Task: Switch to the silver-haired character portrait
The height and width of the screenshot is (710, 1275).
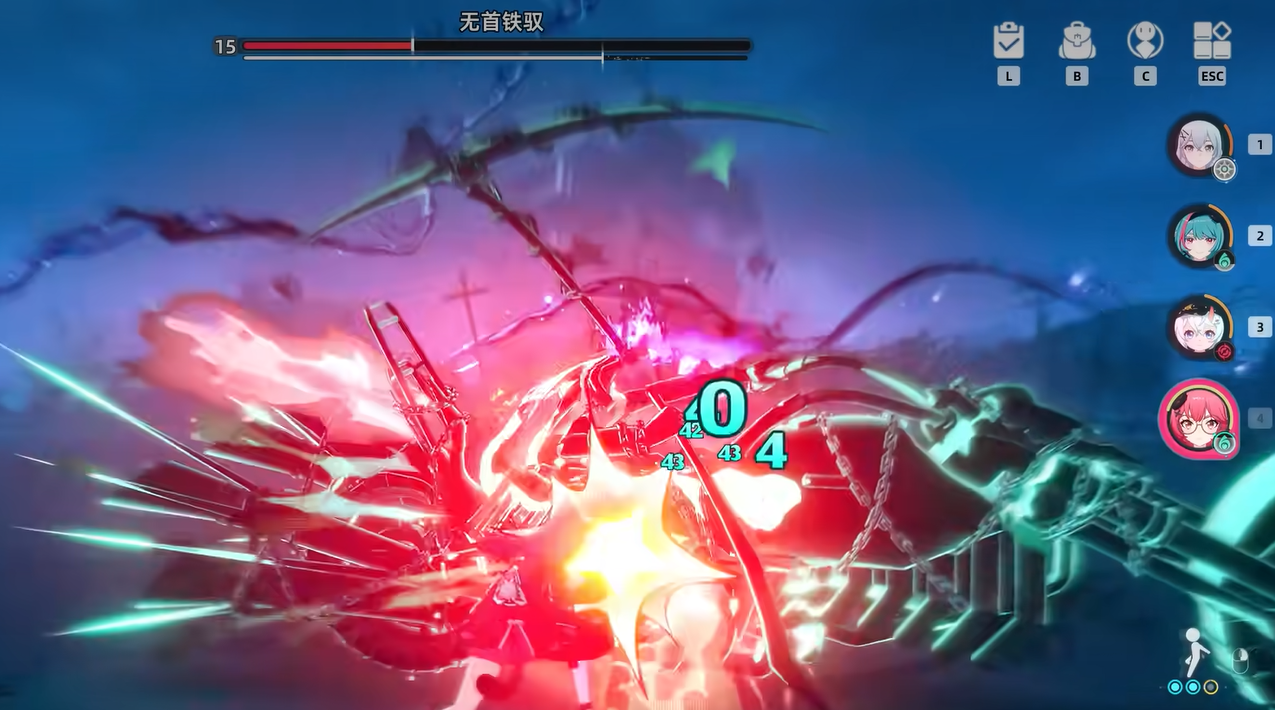Action: coord(1199,145)
